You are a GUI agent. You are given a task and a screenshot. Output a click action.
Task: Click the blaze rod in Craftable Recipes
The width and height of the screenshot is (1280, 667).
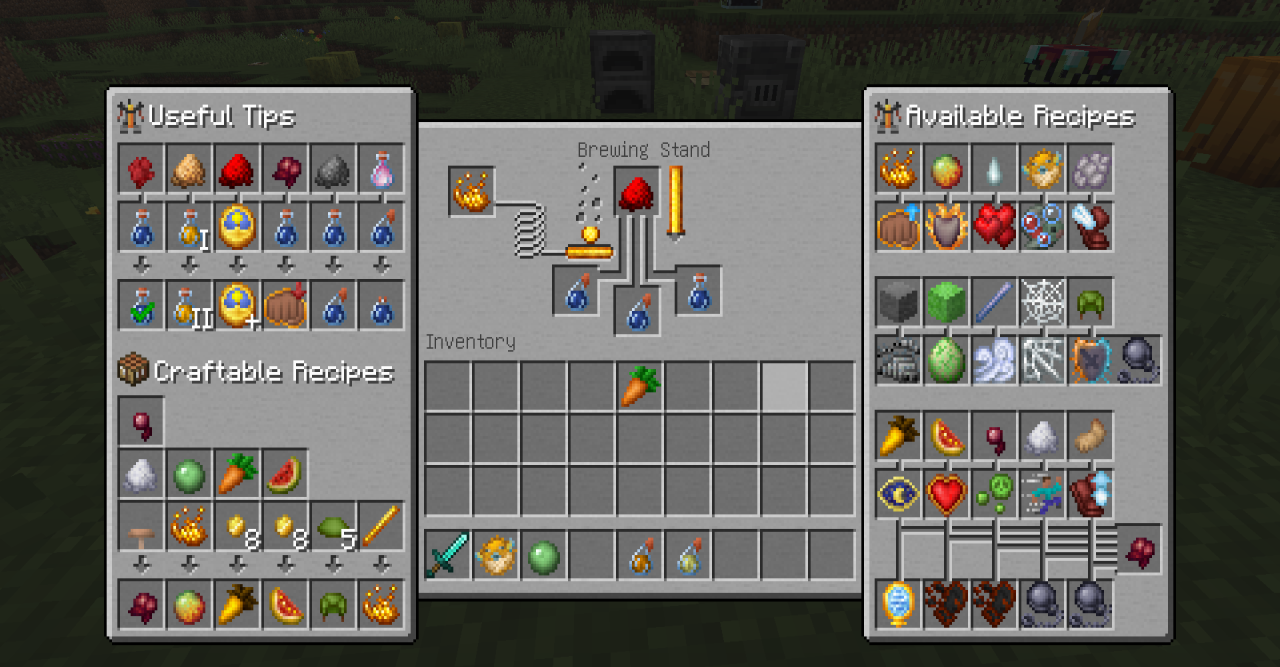coord(381,526)
